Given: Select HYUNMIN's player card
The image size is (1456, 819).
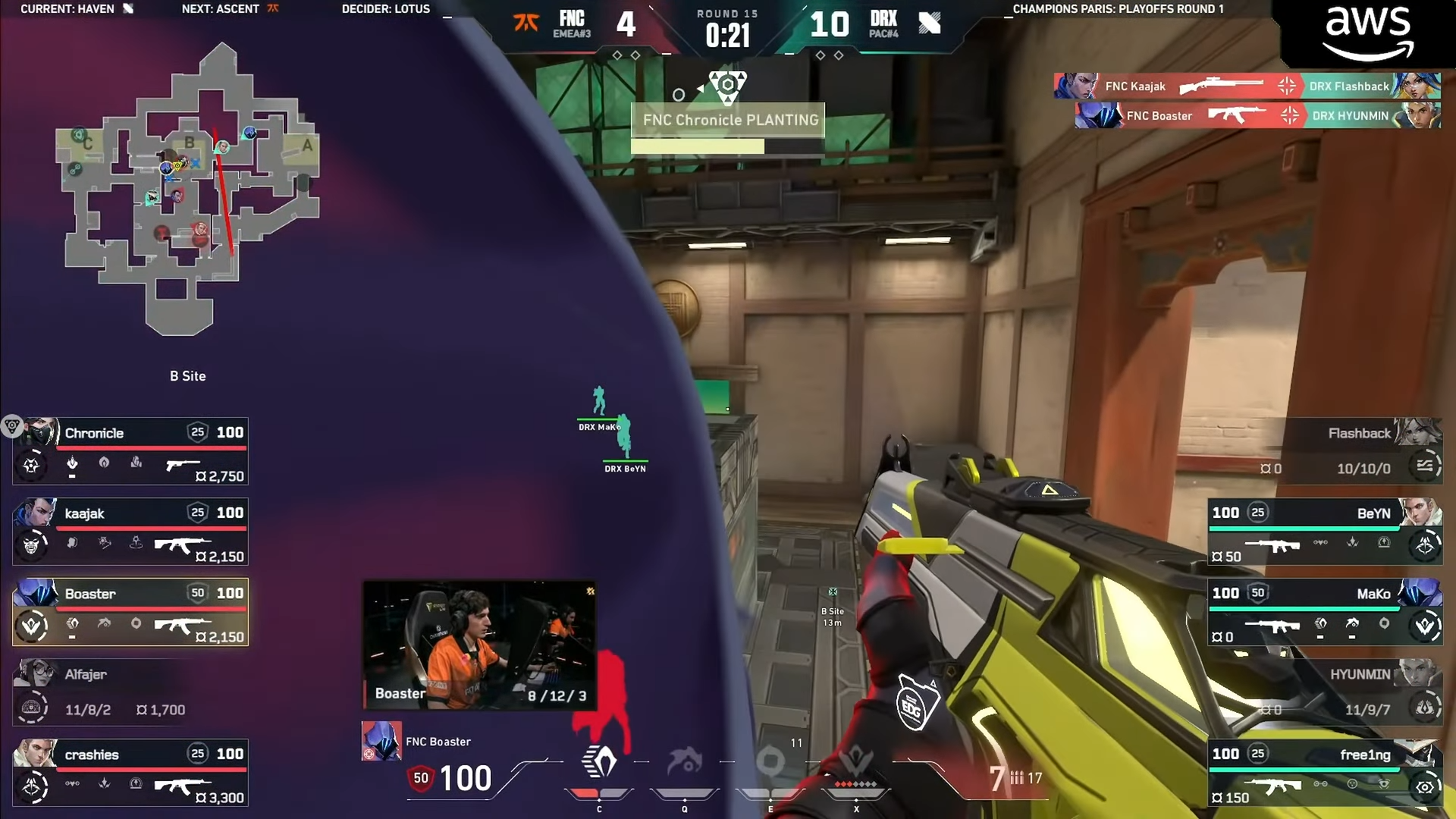Looking at the screenshot, I should [1326, 693].
